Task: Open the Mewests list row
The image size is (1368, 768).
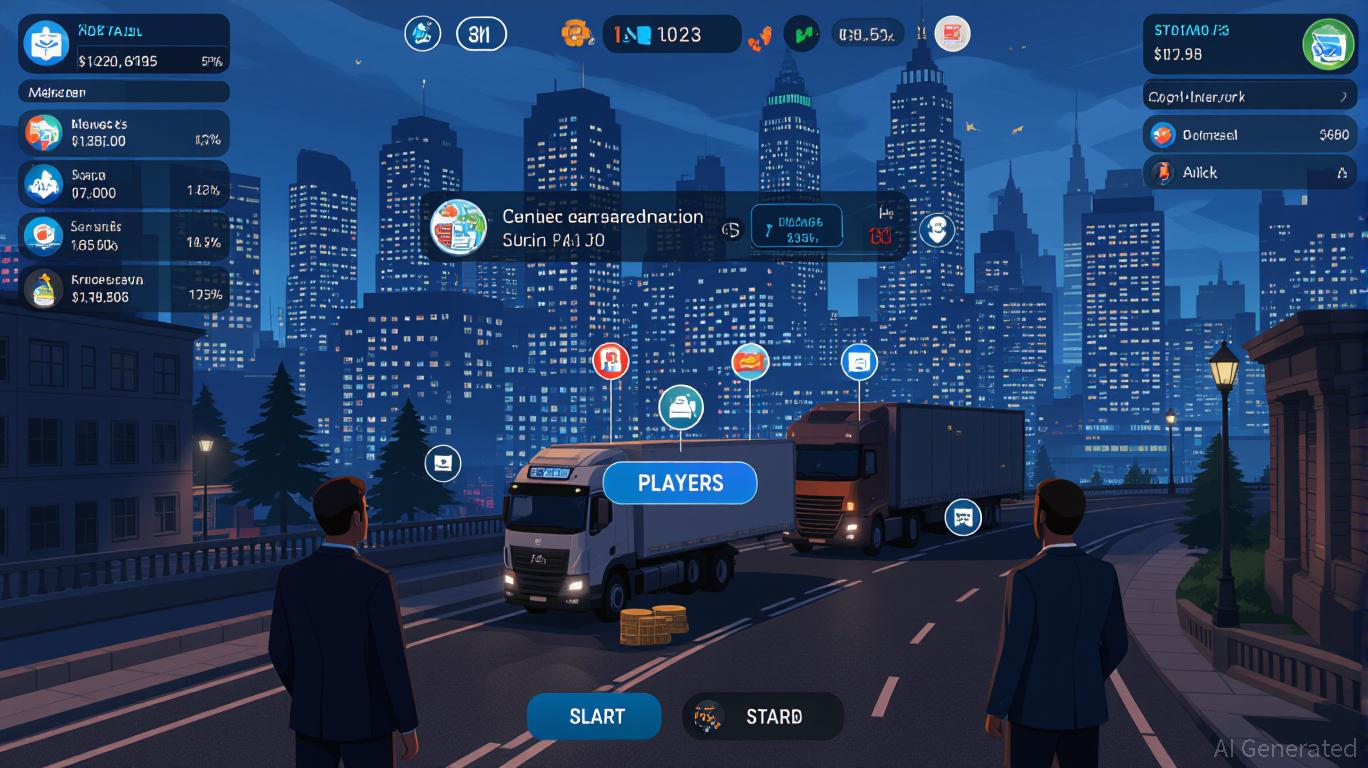Action: click(x=125, y=133)
